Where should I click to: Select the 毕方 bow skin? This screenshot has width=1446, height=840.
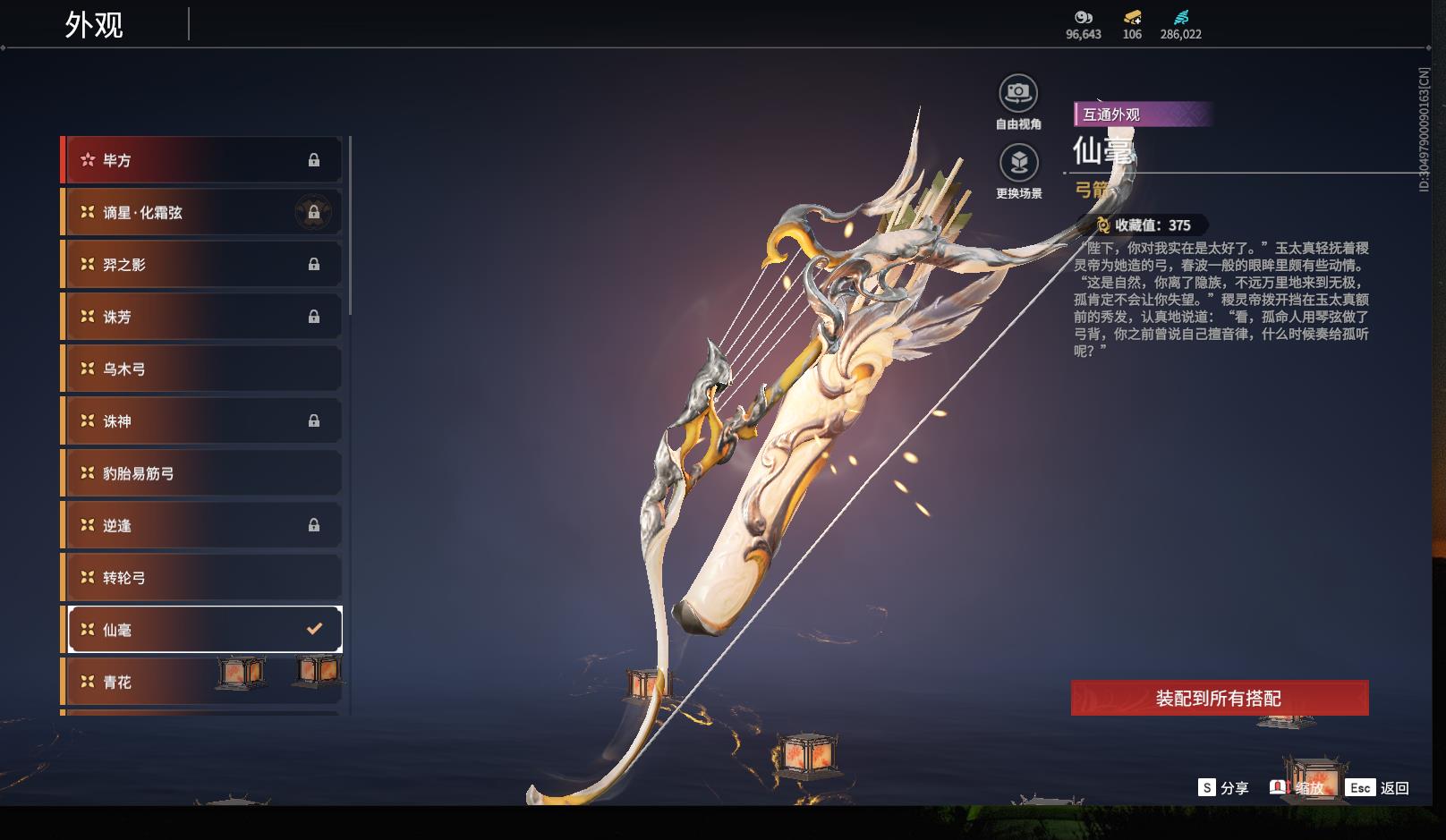(x=202, y=160)
